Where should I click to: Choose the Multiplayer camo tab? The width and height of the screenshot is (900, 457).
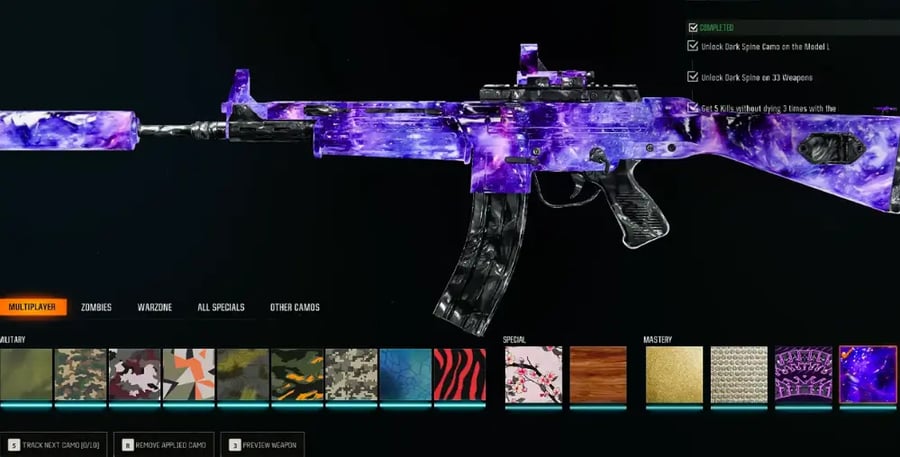[x=33, y=307]
